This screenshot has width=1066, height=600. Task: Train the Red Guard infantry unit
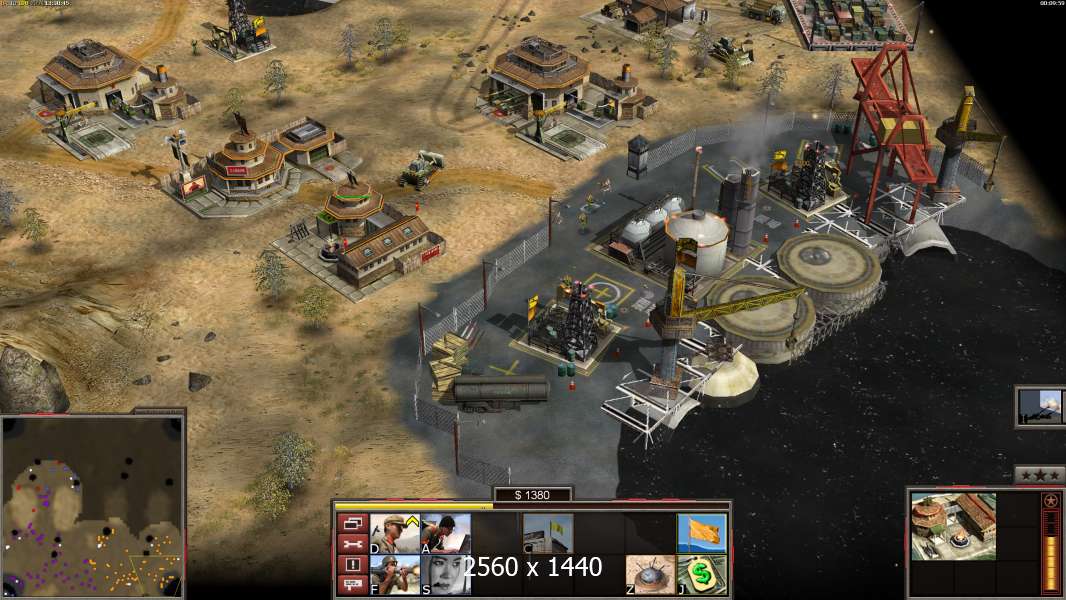click(x=395, y=533)
